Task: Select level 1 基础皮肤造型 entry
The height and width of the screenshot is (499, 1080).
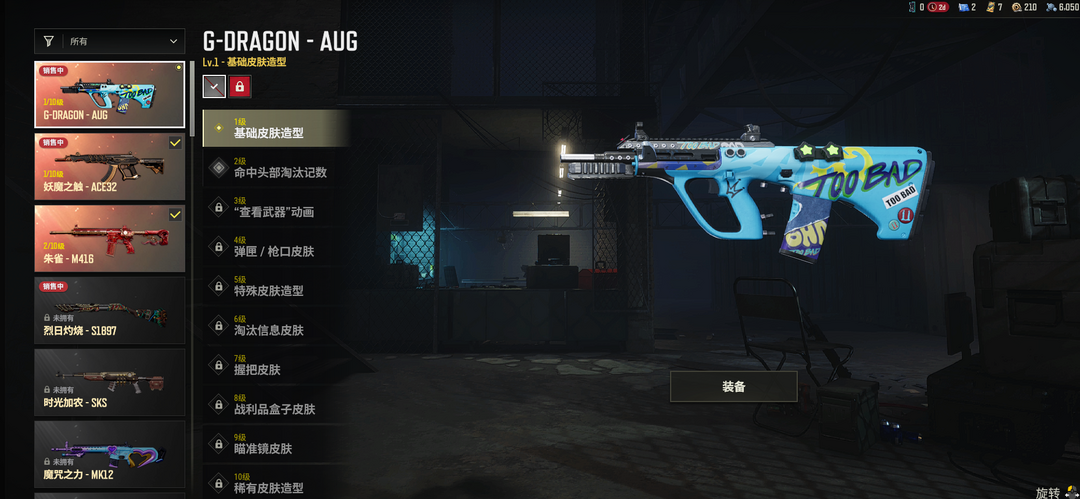Action: (276, 129)
